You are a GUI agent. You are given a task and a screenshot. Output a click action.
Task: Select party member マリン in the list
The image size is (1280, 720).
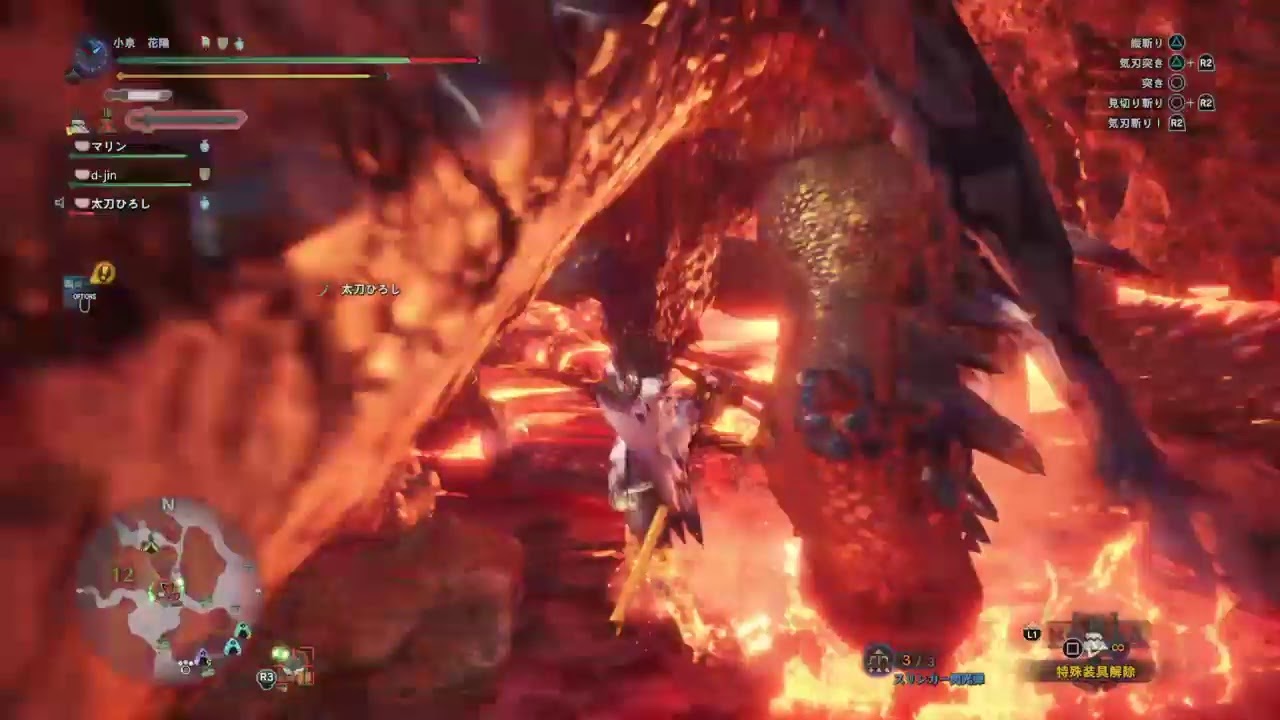(x=110, y=147)
